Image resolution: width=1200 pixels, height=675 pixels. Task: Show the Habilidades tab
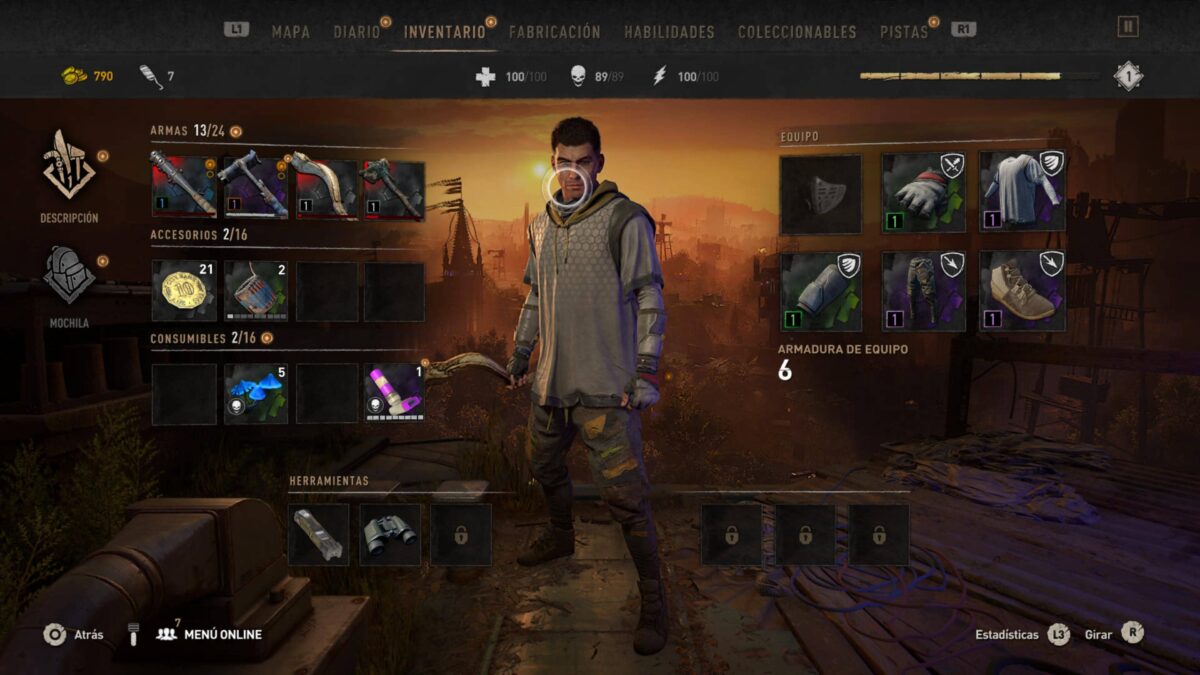click(669, 32)
